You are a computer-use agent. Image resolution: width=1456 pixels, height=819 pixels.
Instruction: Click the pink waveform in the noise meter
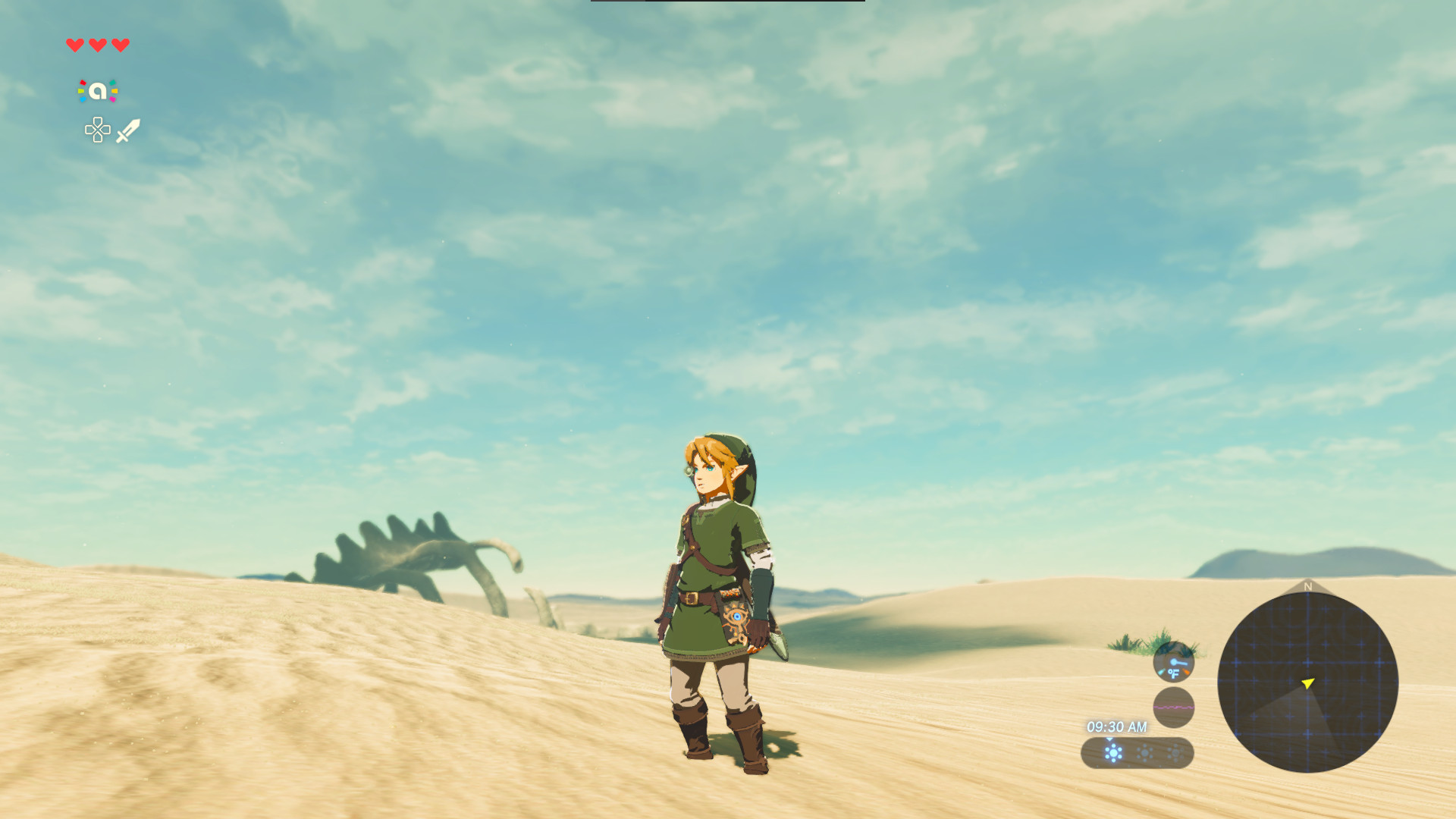1174,707
